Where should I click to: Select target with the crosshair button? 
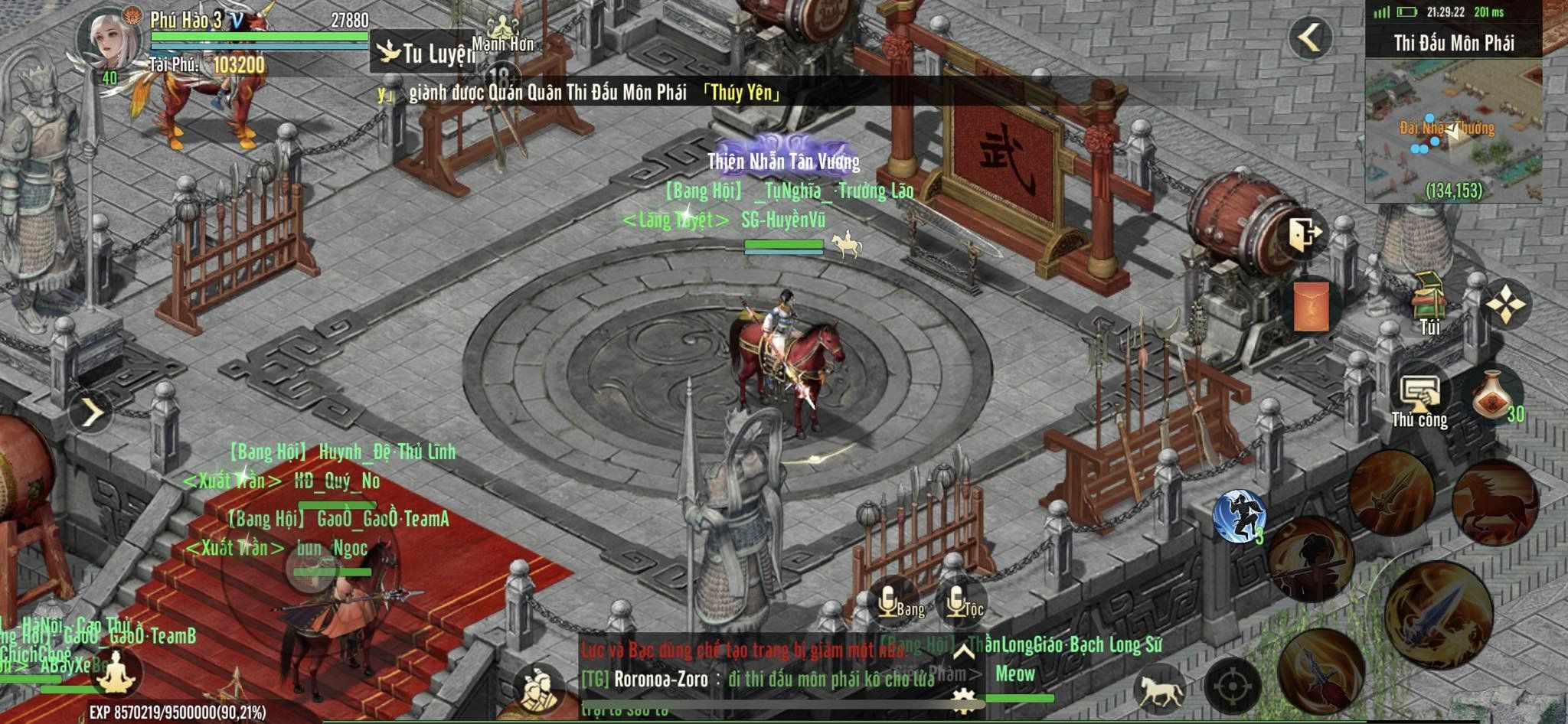tap(1232, 686)
